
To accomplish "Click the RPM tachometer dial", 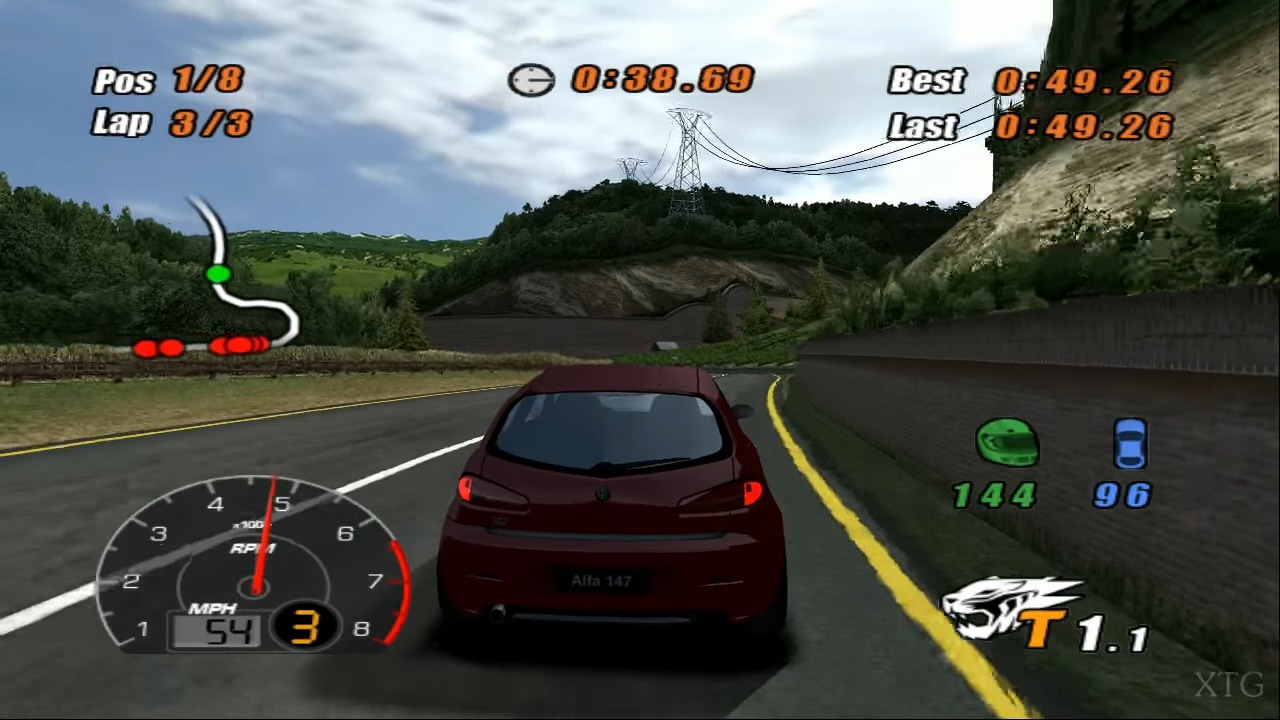I will (x=254, y=565).
